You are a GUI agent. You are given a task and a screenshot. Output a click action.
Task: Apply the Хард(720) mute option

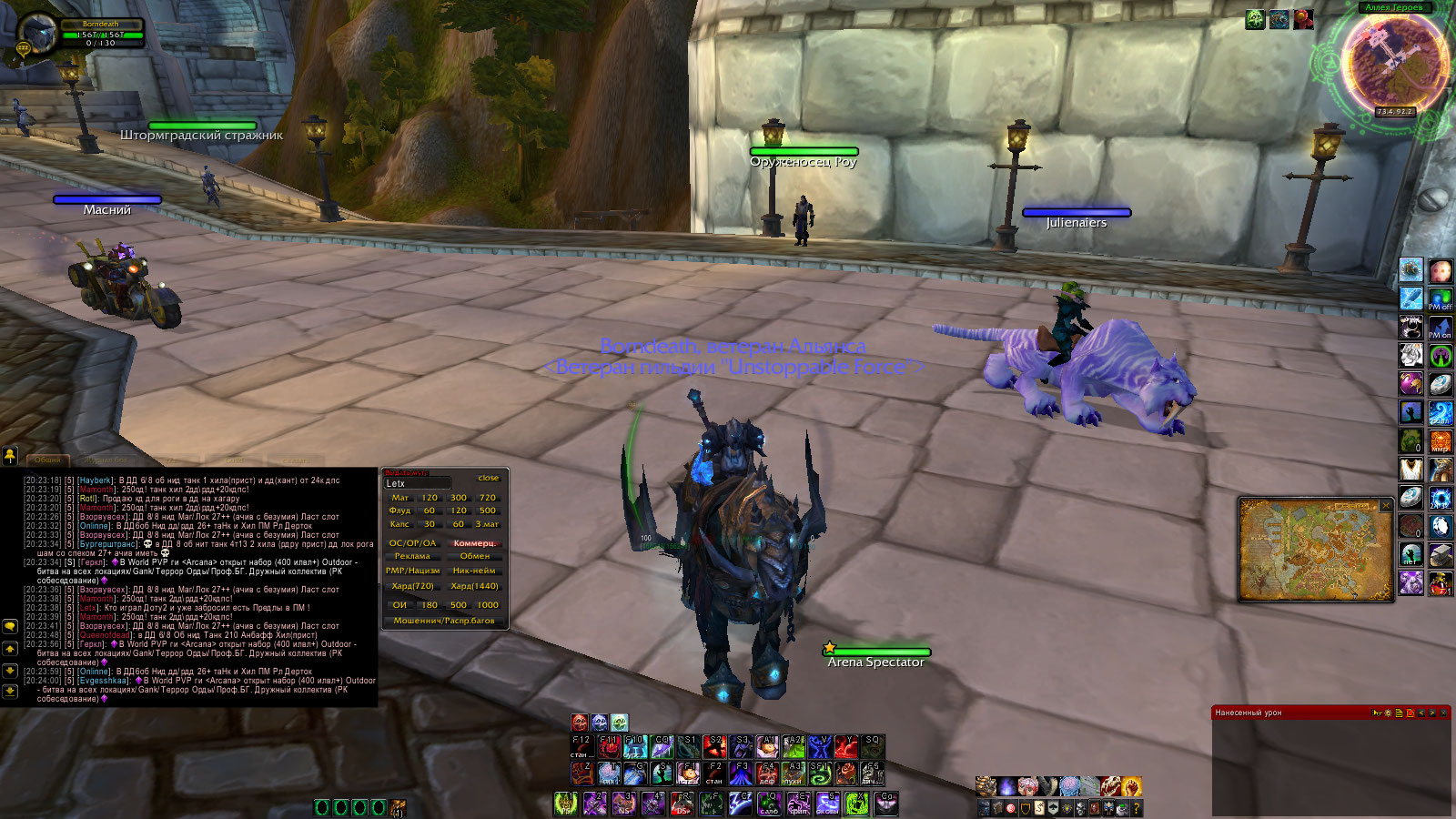tap(412, 586)
